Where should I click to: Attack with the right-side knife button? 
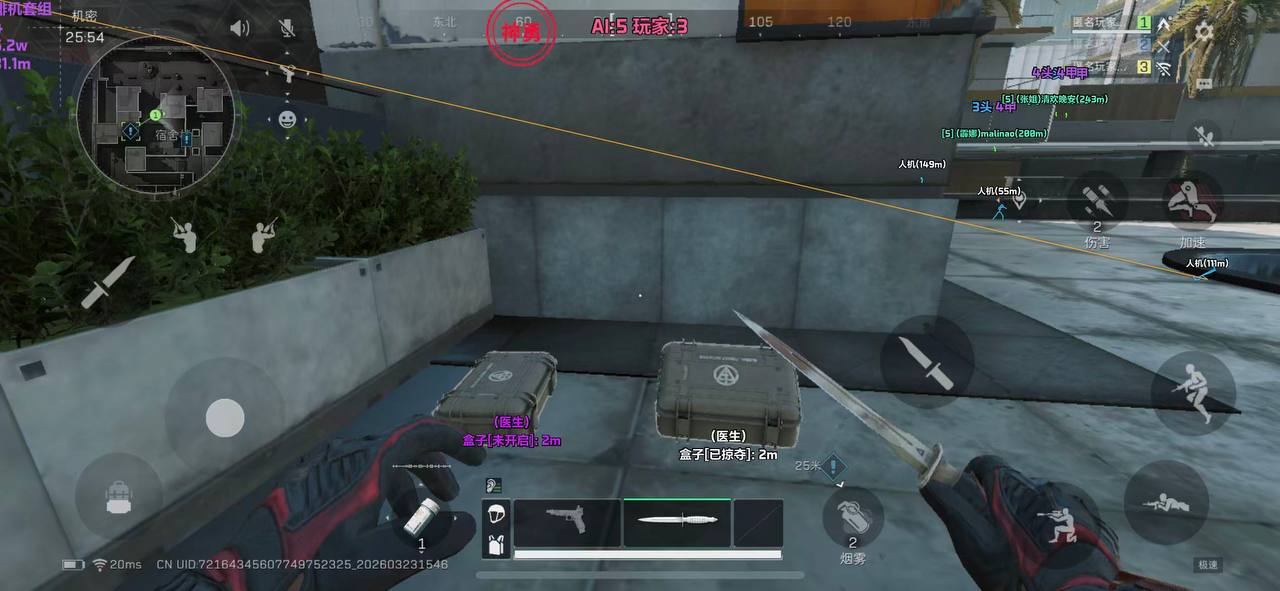click(927, 362)
